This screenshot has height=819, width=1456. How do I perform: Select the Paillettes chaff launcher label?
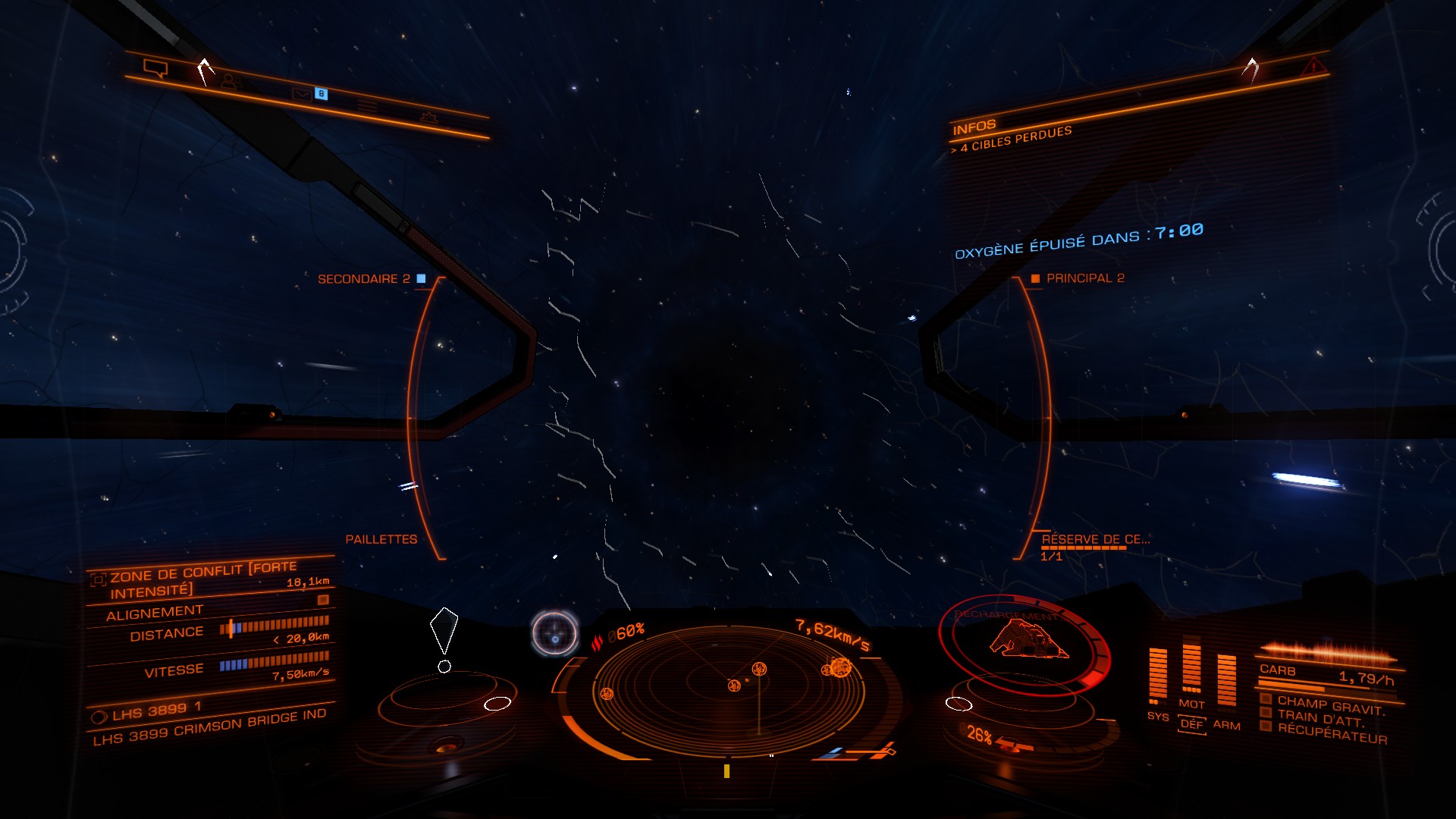[381, 539]
